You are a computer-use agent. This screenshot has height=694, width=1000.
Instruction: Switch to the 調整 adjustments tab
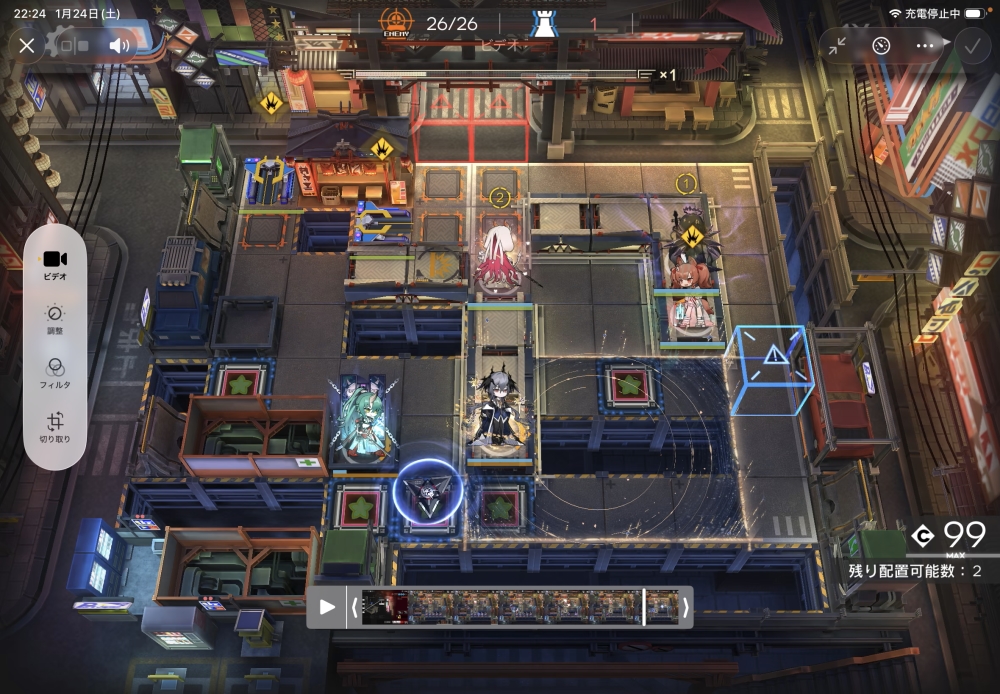click(55, 319)
